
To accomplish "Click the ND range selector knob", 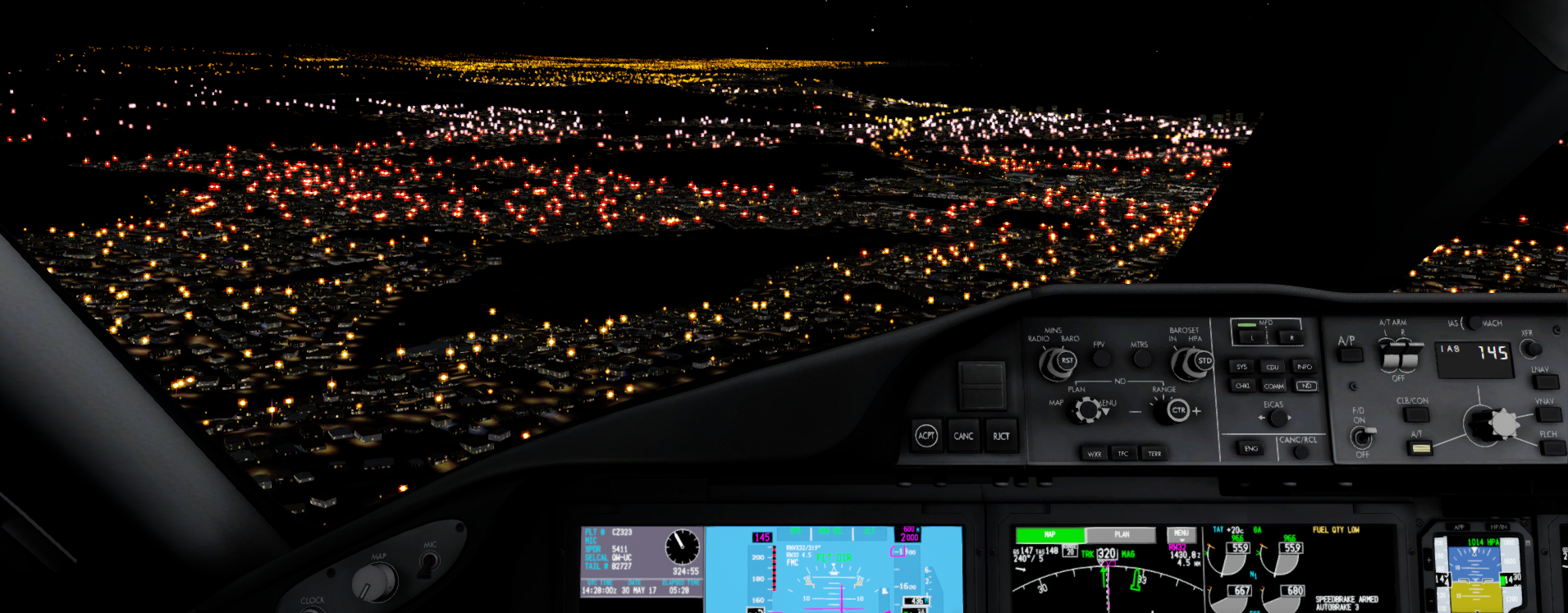I will 1172,409.
